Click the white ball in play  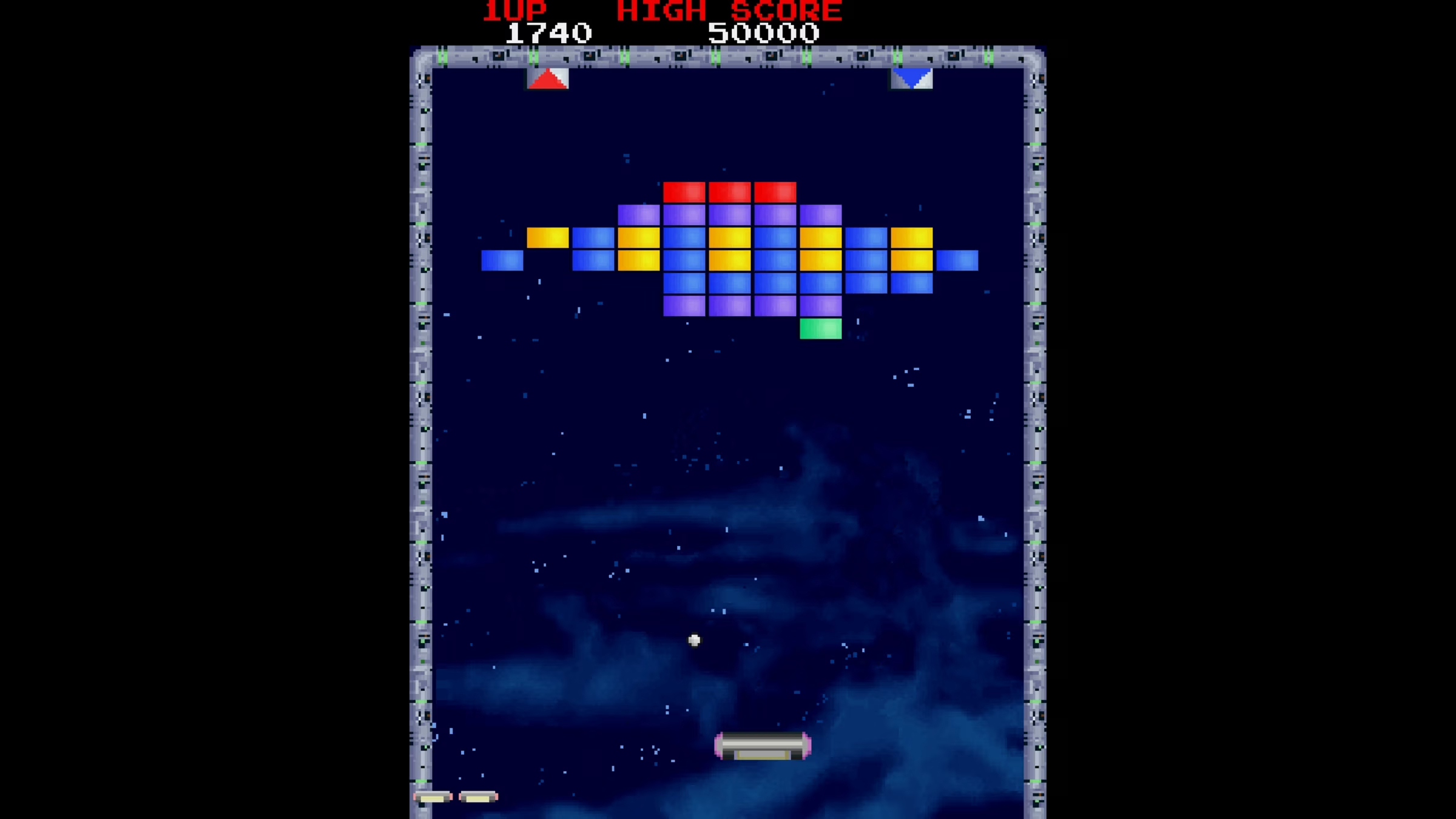coord(693,639)
